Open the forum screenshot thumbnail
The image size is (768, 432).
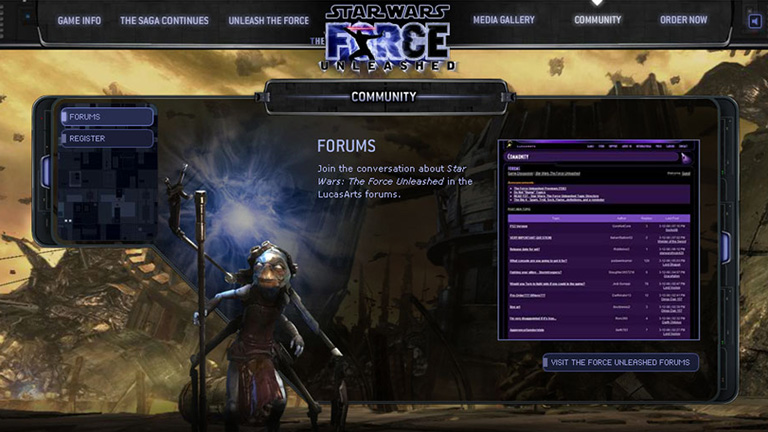click(598, 239)
